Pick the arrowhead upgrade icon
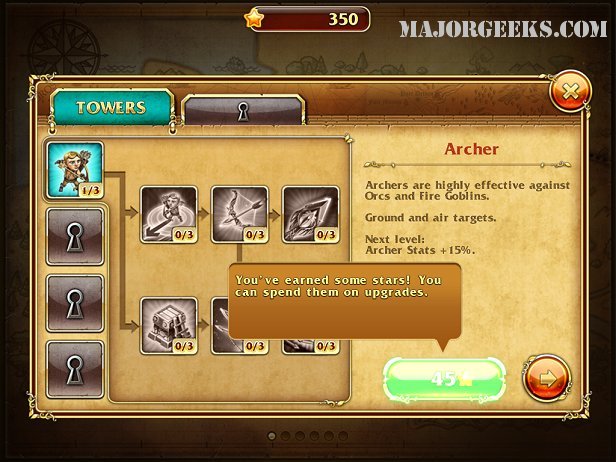Screen dimensions: 616x462 [x=311, y=214]
